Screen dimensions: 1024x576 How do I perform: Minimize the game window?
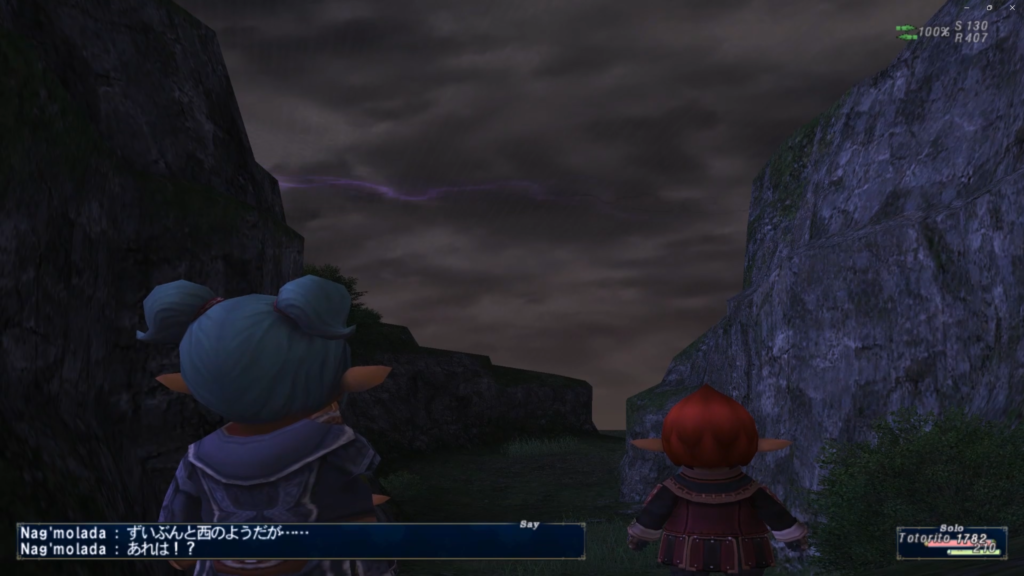[x=966, y=7]
